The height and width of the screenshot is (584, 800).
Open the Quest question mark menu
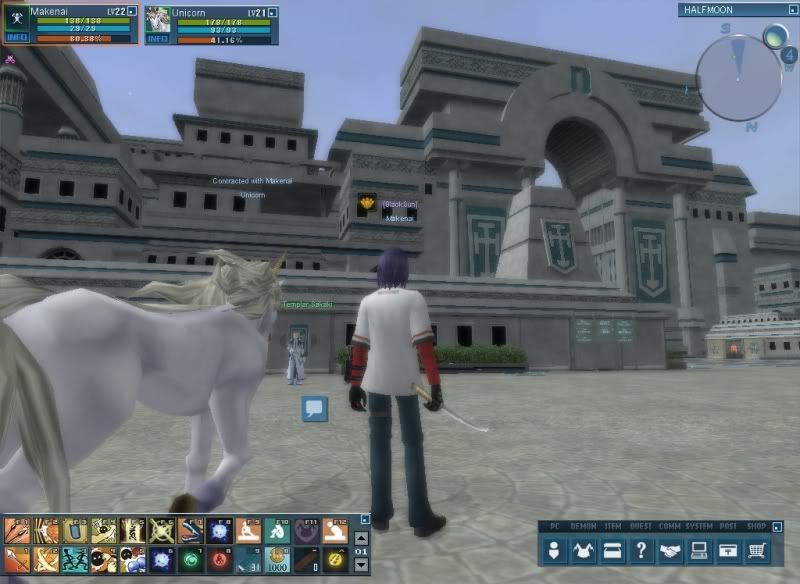tap(642, 550)
